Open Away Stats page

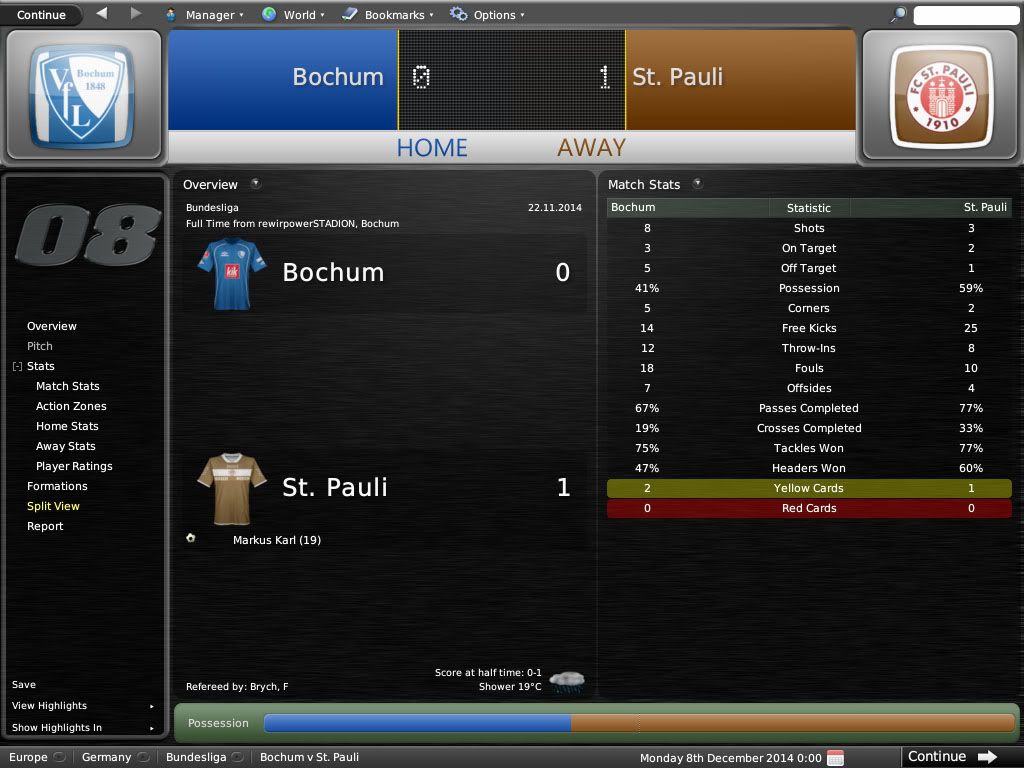pyautogui.click(x=66, y=446)
